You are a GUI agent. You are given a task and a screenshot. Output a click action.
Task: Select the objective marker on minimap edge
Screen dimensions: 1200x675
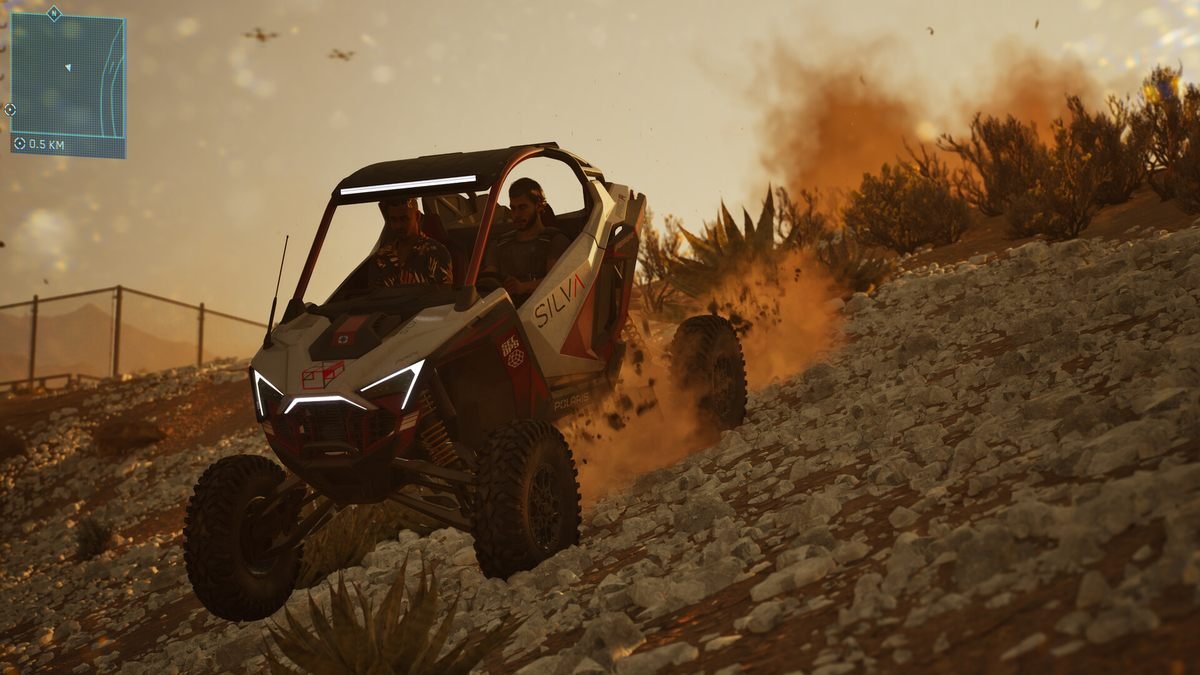coord(10,109)
